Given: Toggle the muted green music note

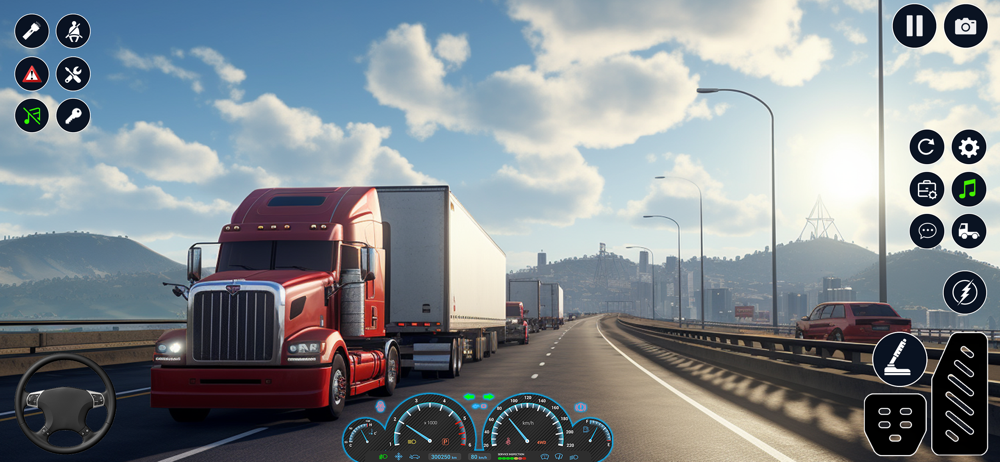Looking at the screenshot, I should (x=32, y=115).
